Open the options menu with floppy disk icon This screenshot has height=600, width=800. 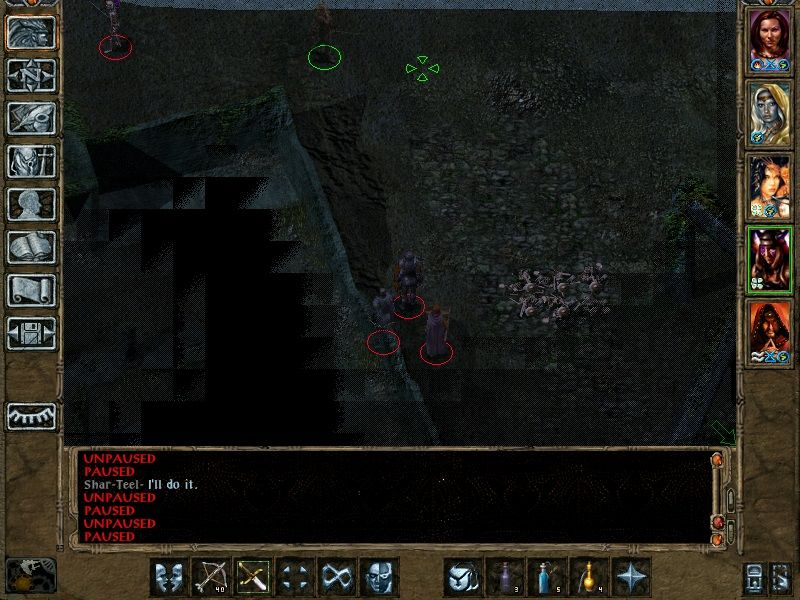point(31,333)
